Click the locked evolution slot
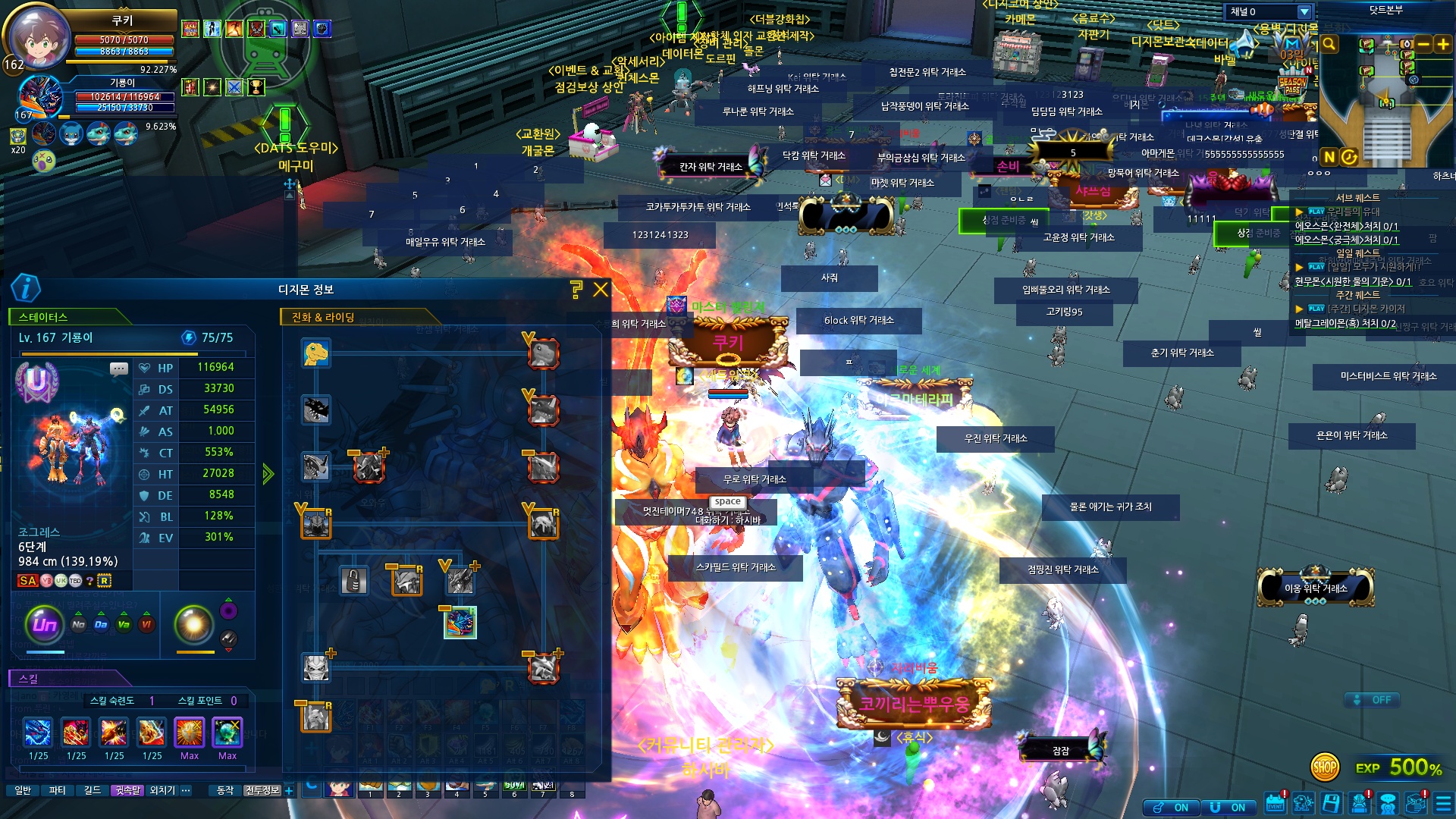 (353, 581)
